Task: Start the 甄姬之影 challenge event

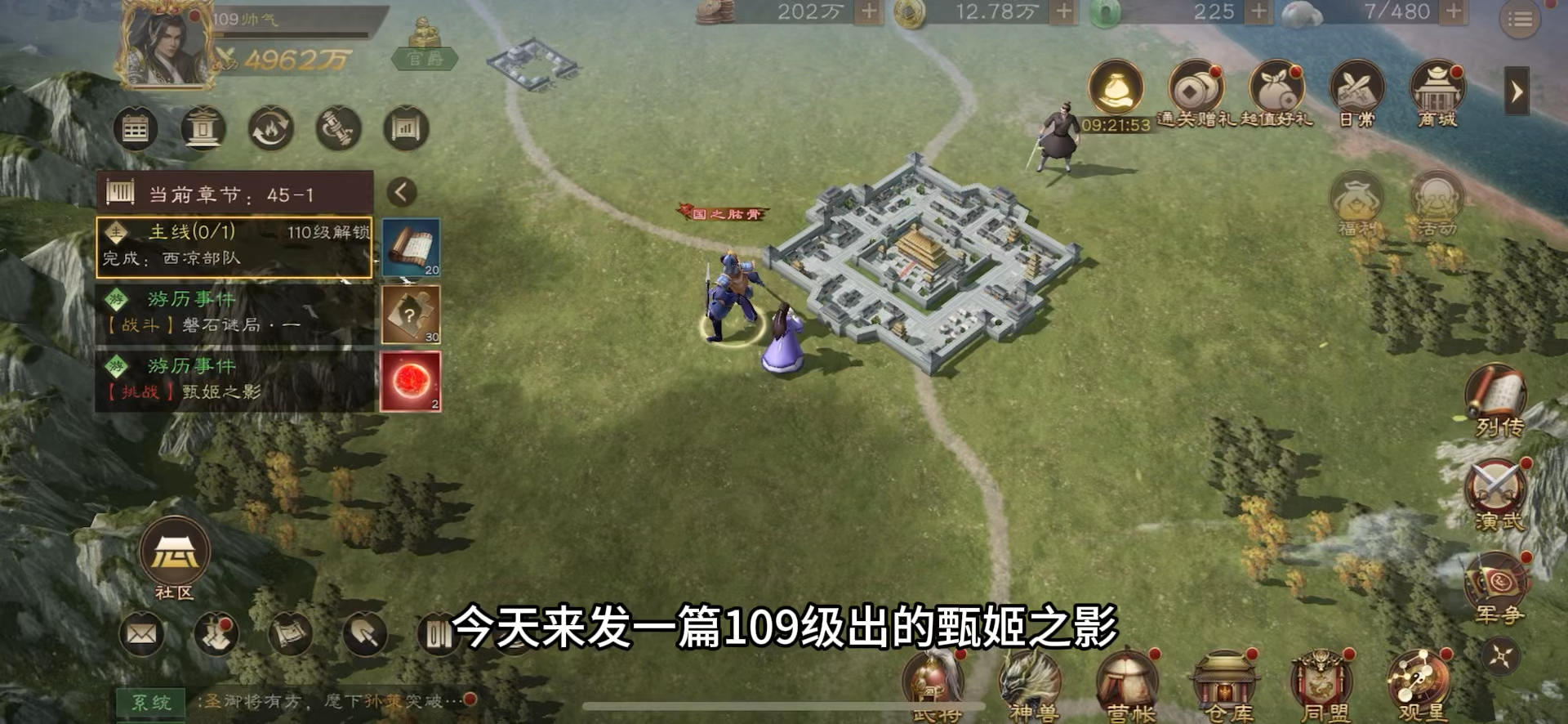Action: tap(233, 381)
